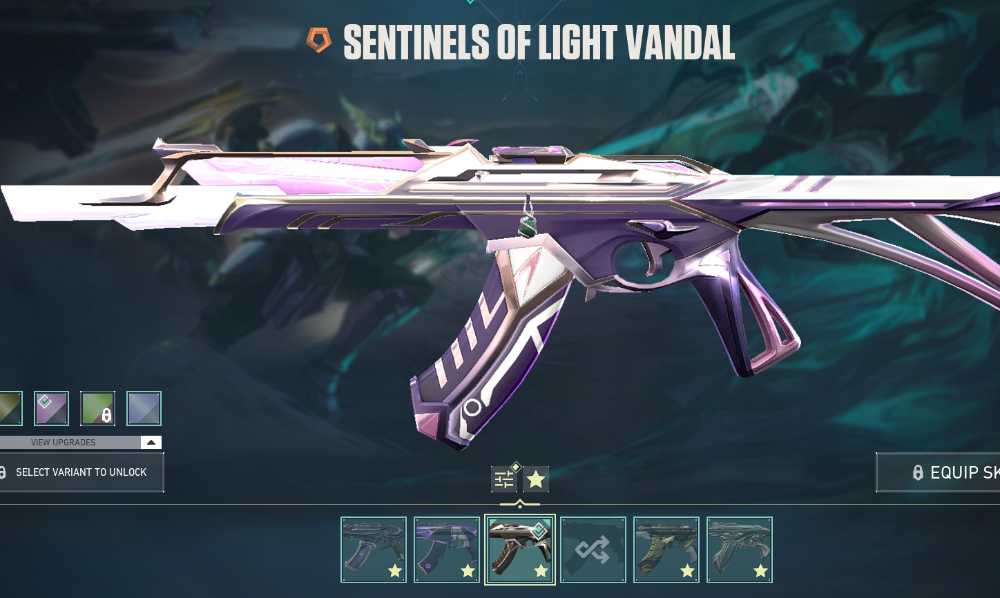Open the sliders filter icon

point(504,480)
